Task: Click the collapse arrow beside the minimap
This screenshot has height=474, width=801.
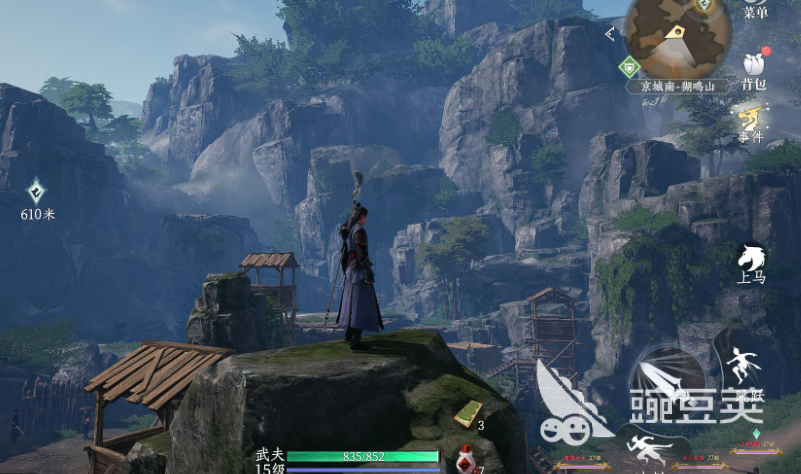Action: (x=610, y=34)
